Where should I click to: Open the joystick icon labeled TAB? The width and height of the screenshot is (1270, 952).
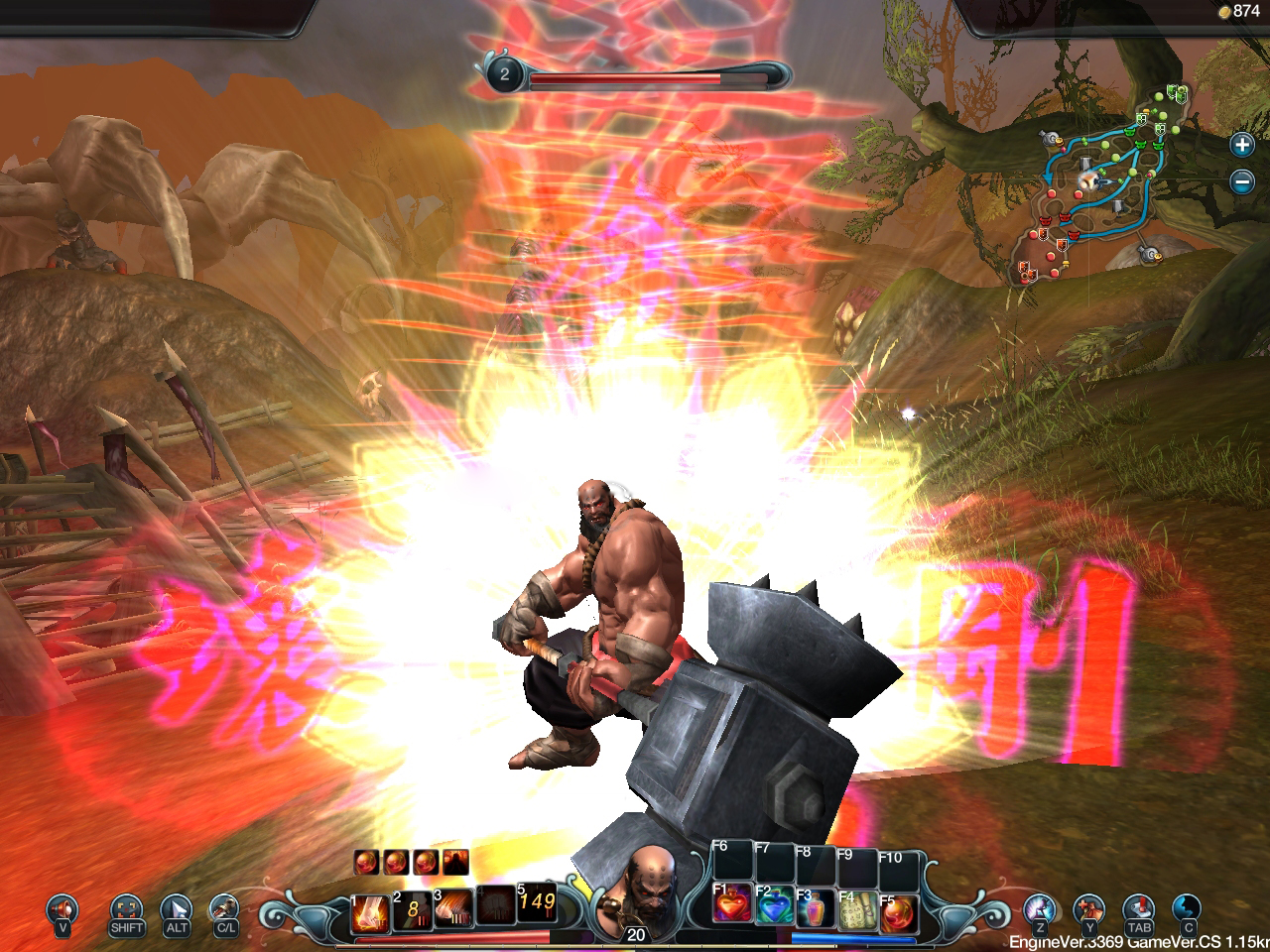pyautogui.click(x=1138, y=908)
